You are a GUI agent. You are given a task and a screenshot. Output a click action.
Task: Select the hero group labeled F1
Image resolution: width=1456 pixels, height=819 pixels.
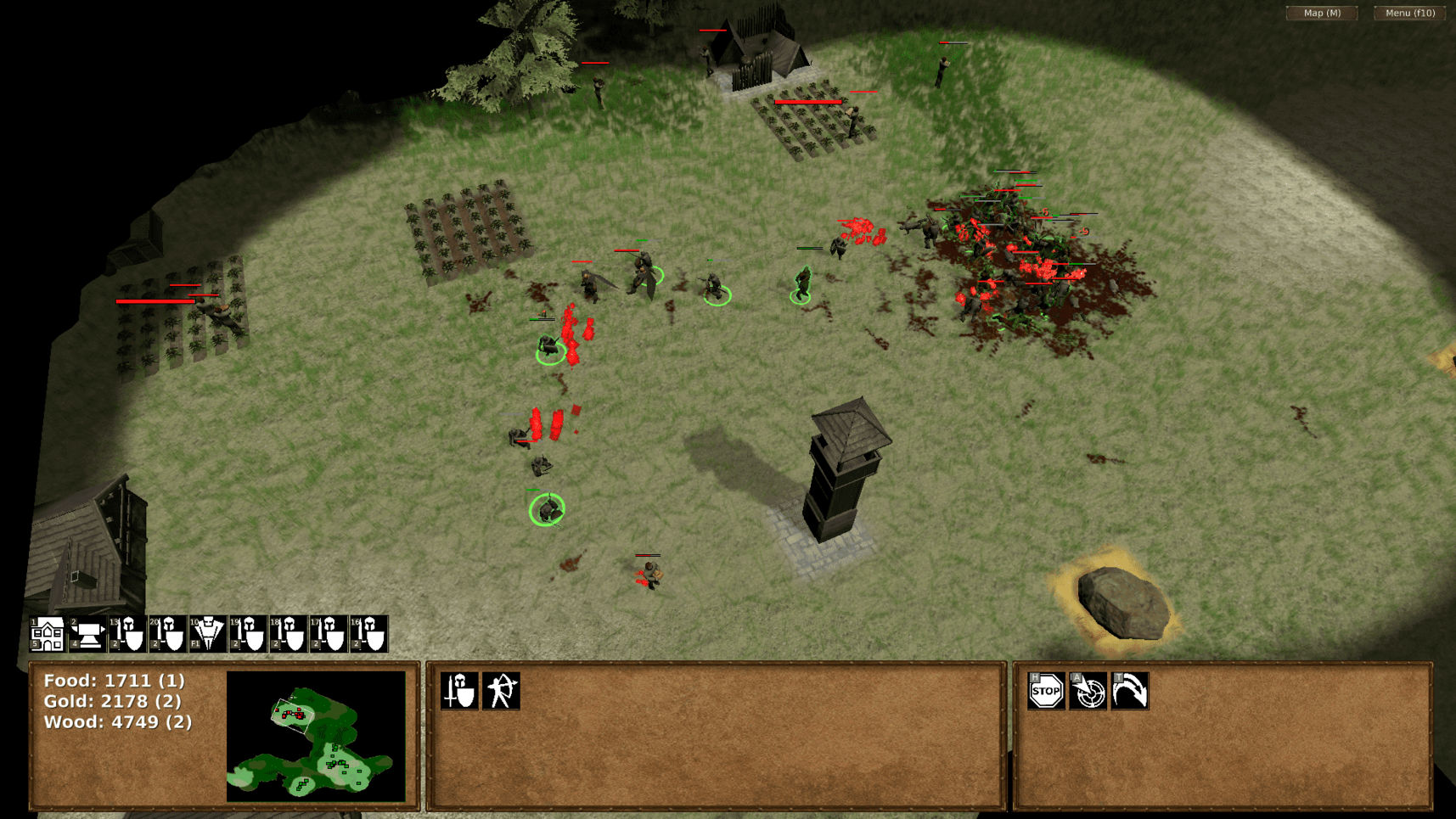(x=207, y=634)
